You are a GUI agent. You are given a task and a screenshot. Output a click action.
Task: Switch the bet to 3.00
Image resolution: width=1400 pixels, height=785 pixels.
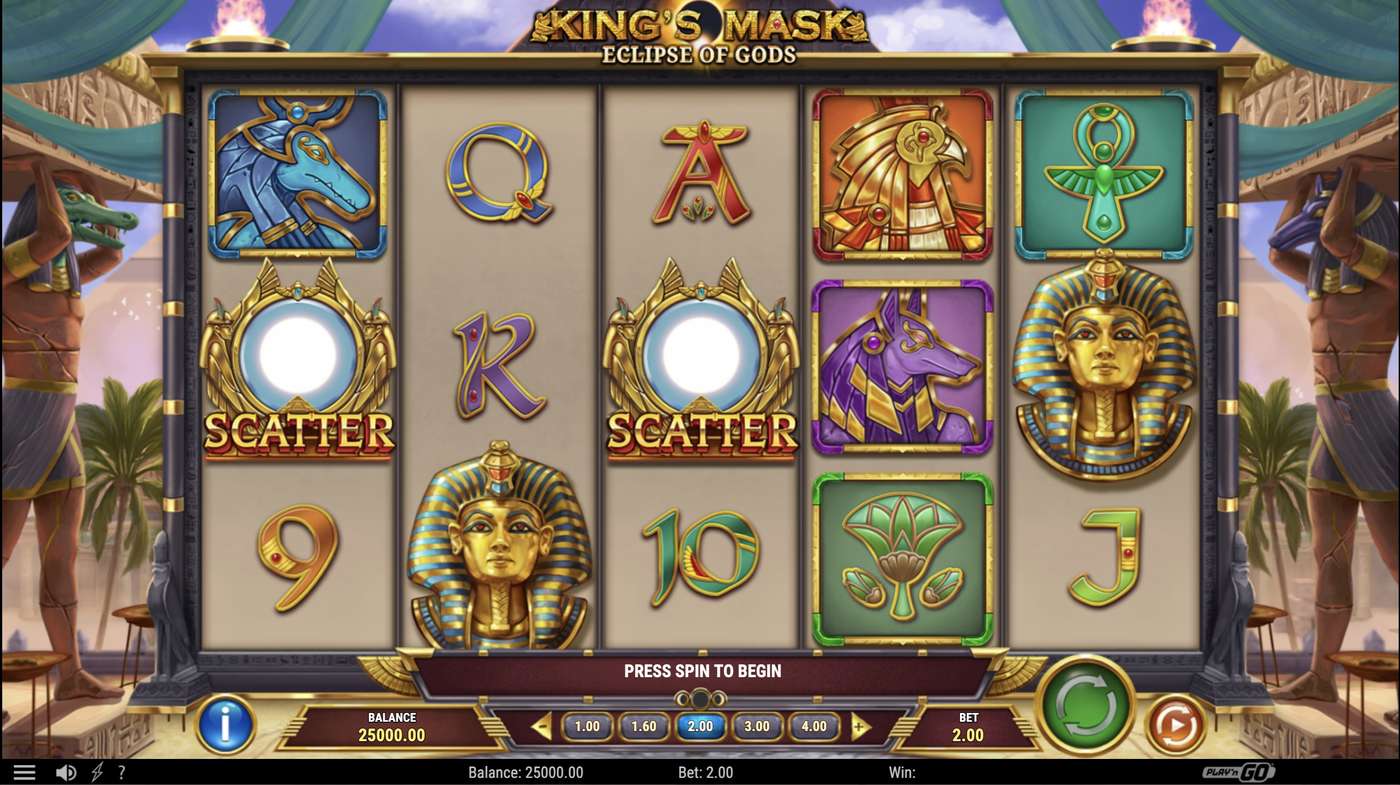pos(758,727)
